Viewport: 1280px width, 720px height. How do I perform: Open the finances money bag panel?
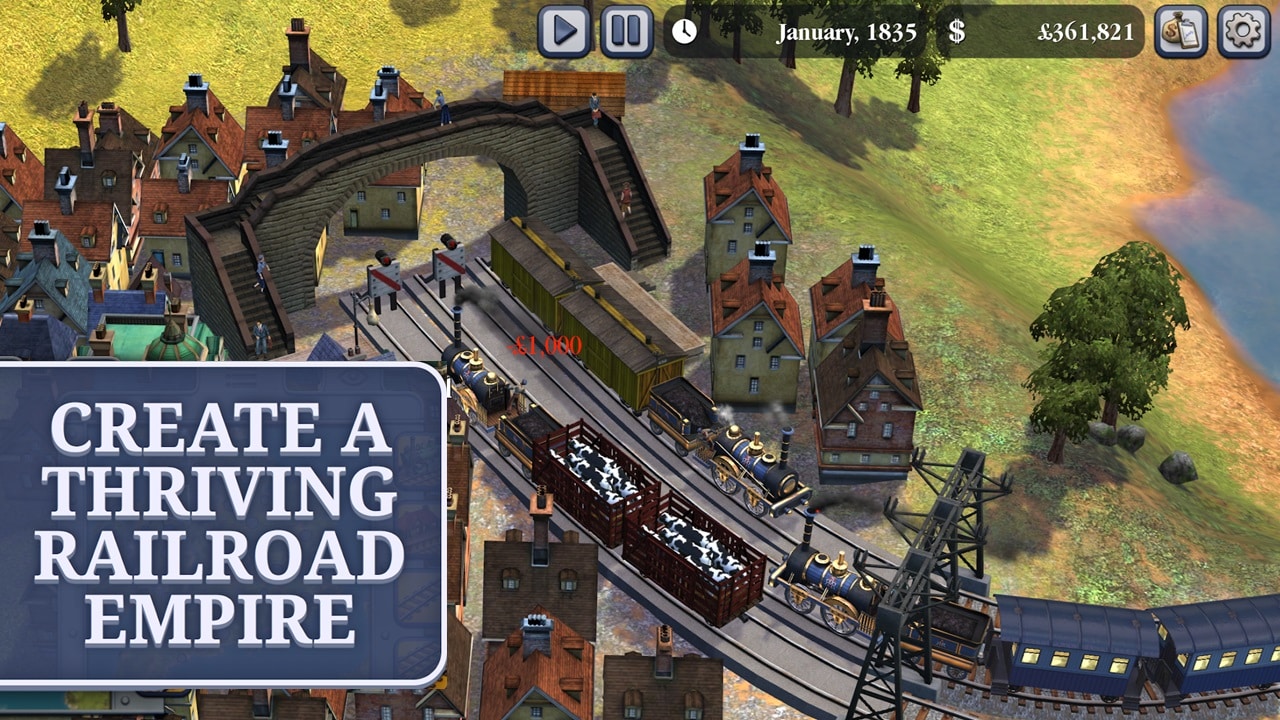tap(1181, 31)
